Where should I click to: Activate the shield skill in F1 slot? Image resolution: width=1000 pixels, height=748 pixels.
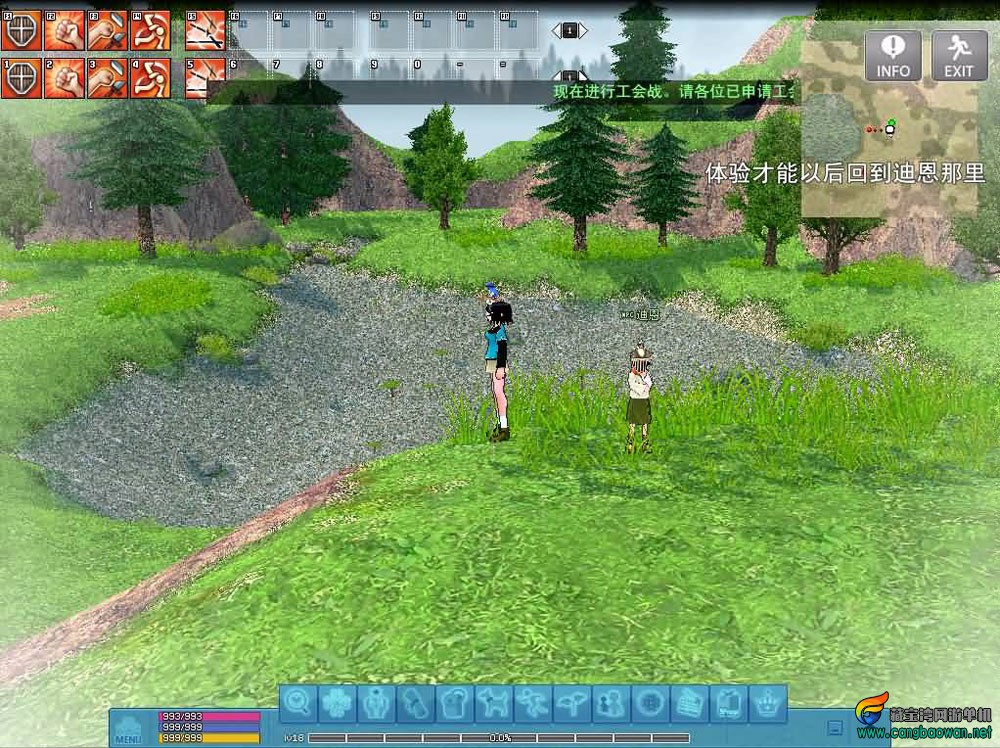coord(21,31)
